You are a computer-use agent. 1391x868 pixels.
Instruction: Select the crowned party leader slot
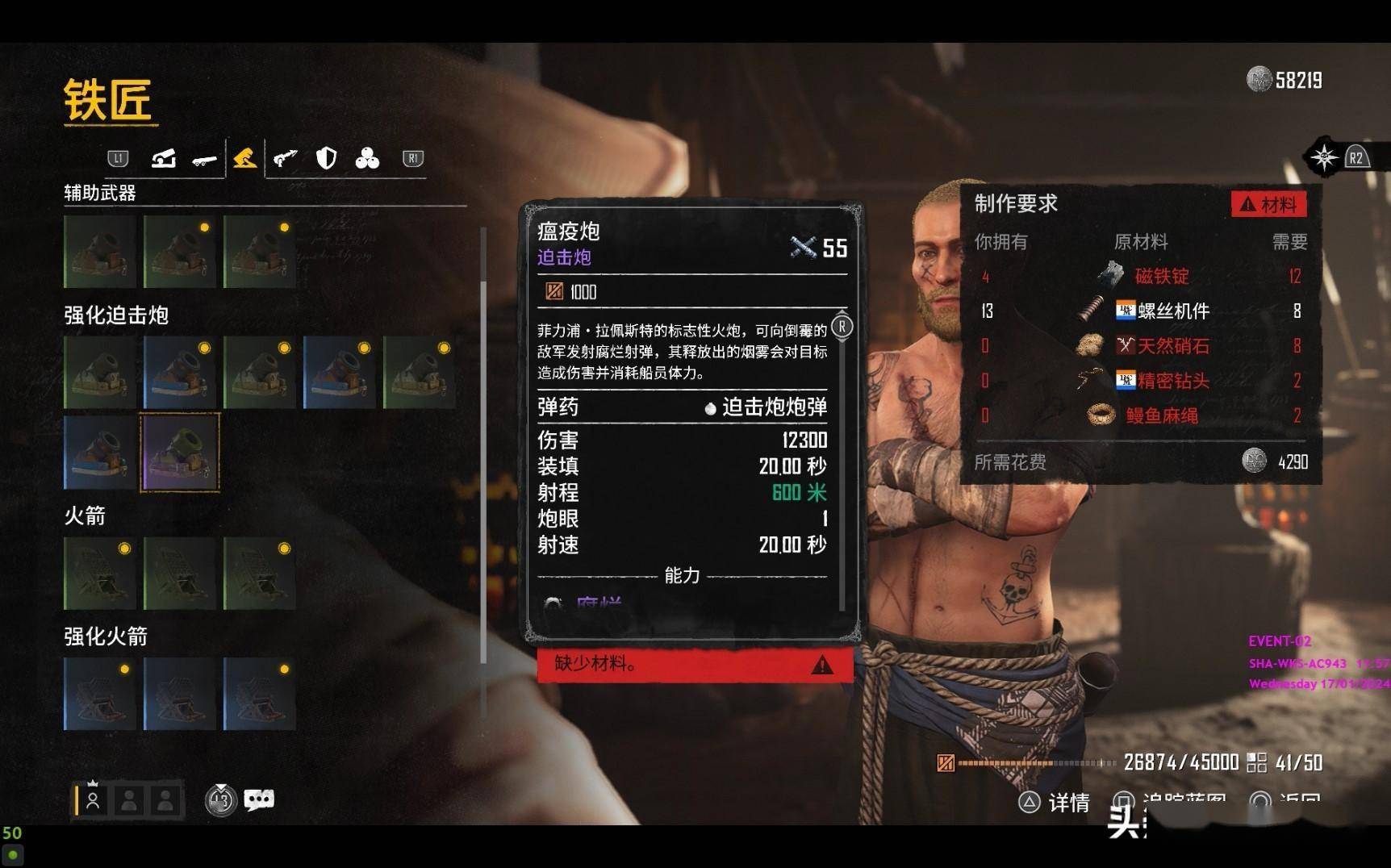click(x=93, y=799)
